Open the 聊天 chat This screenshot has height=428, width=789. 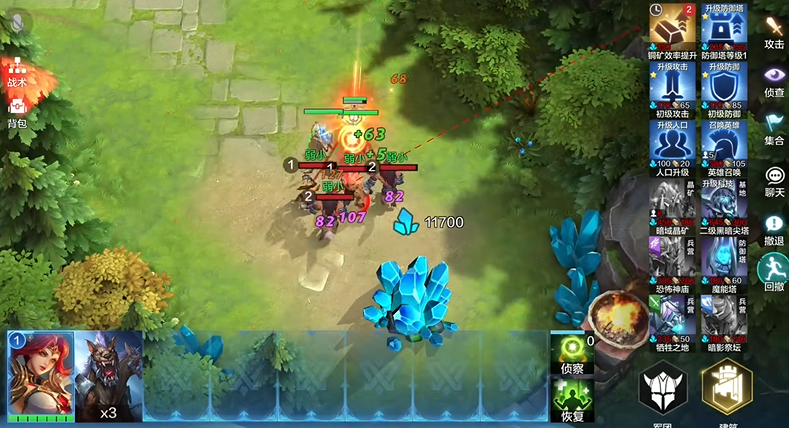[774, 178]
